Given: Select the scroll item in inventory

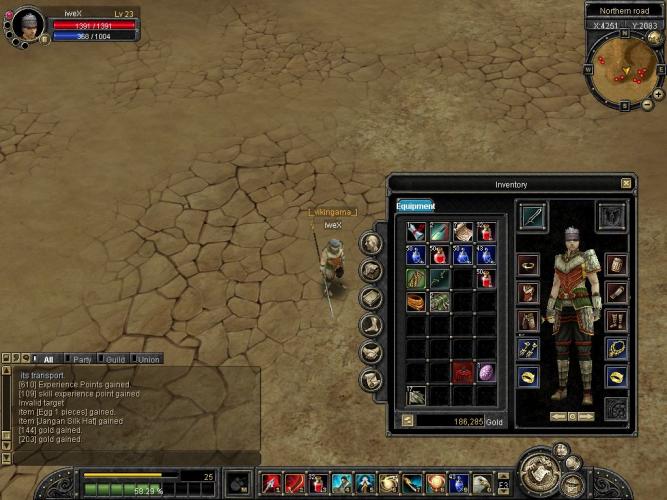Looking at the screenshot, I should pyautogui.click(x=462, y=232).
